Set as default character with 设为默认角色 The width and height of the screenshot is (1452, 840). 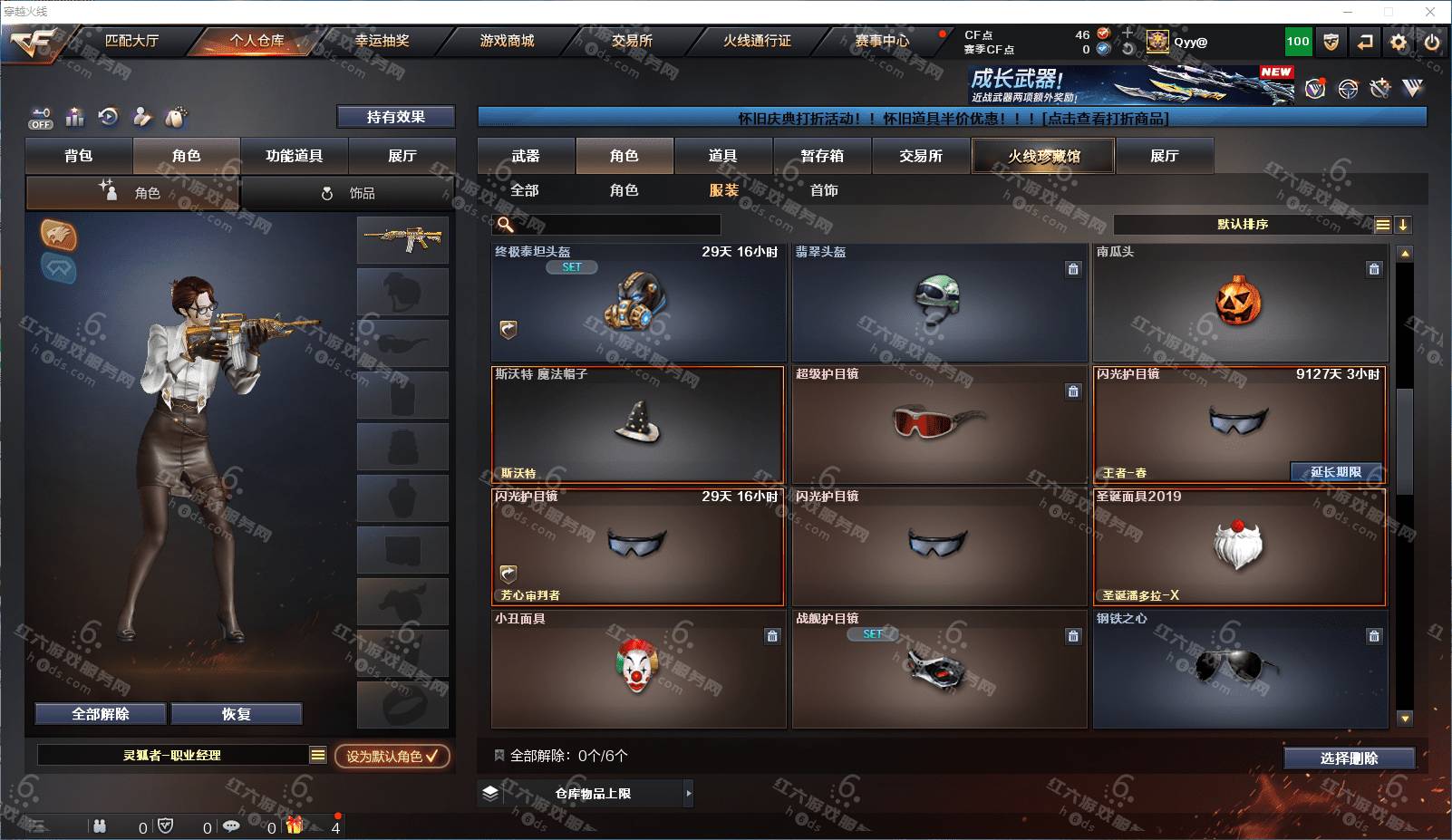392,756
